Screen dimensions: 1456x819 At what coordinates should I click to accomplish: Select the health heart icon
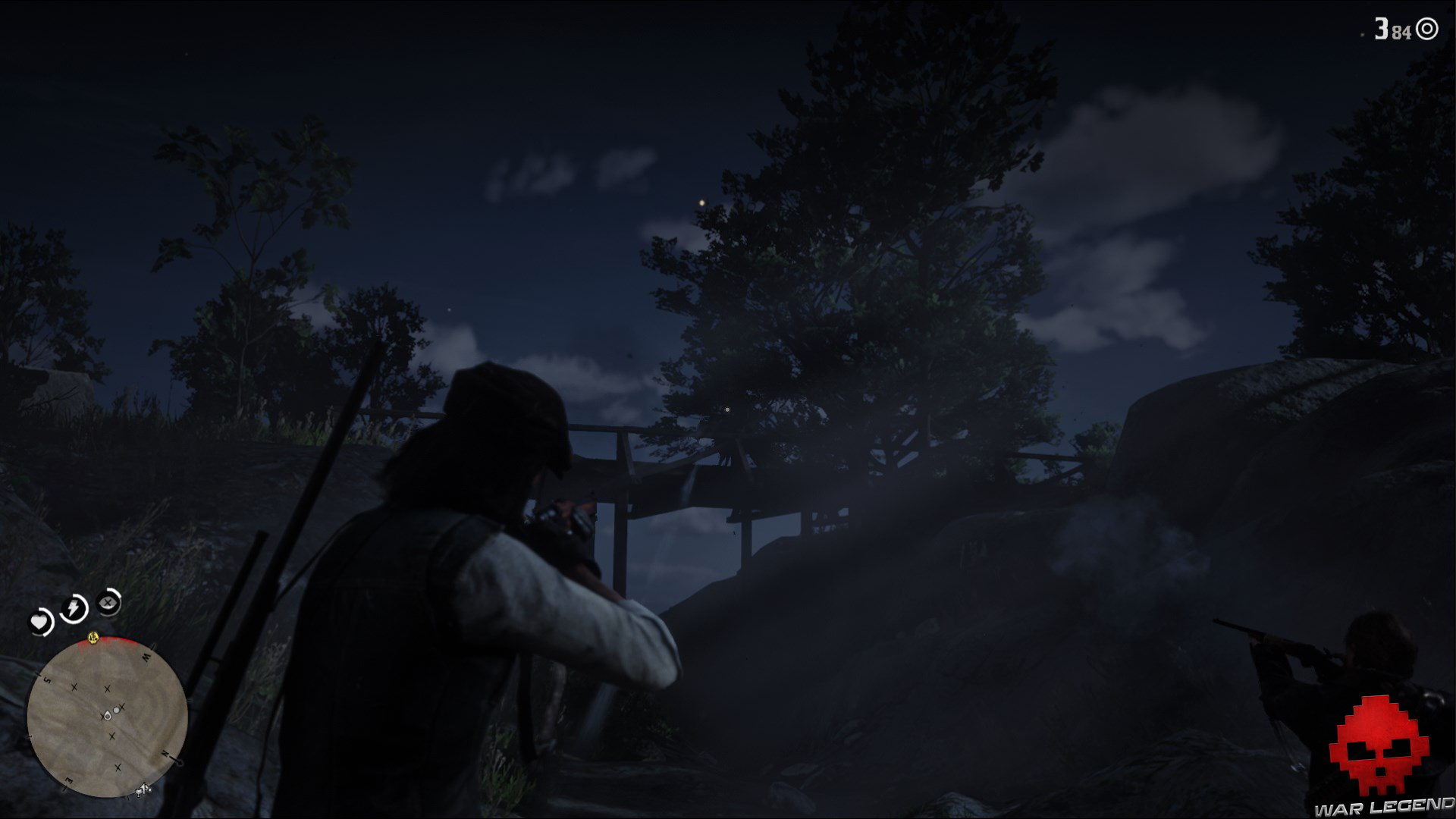click(40, 621)
